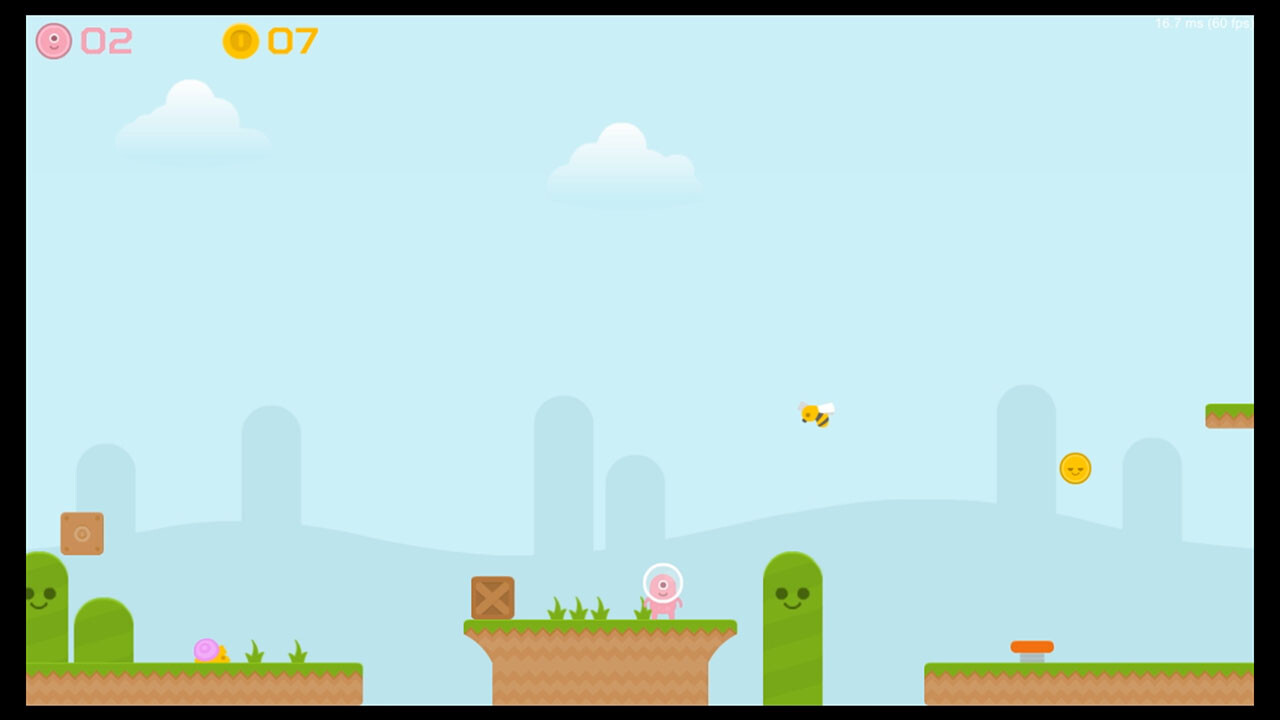The width and height of the screenshot is (1280, 720).
Task: Click the cloud in the top center
Action: point(622,160)
